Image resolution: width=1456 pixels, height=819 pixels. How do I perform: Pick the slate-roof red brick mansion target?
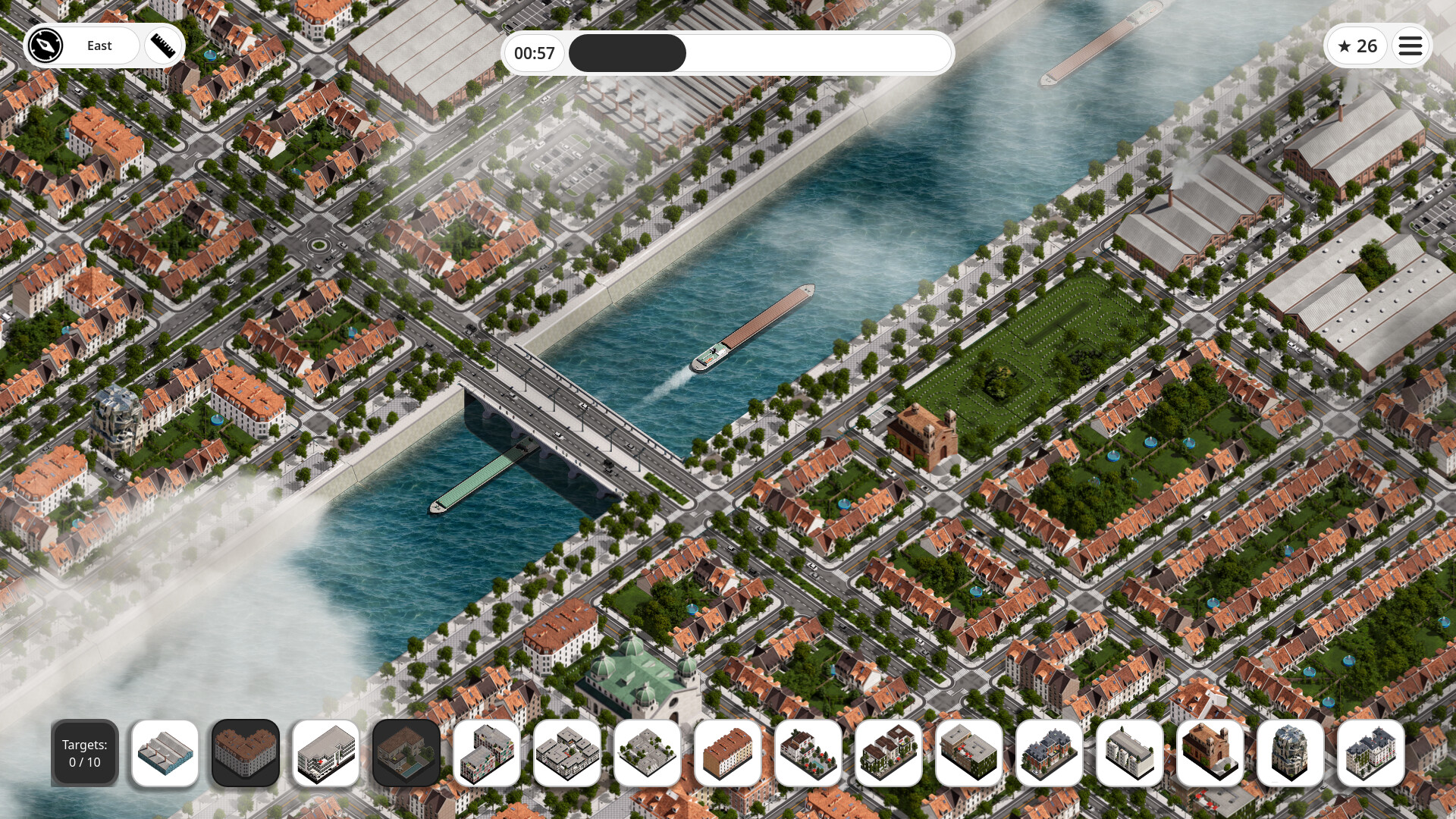[1050, 753]
